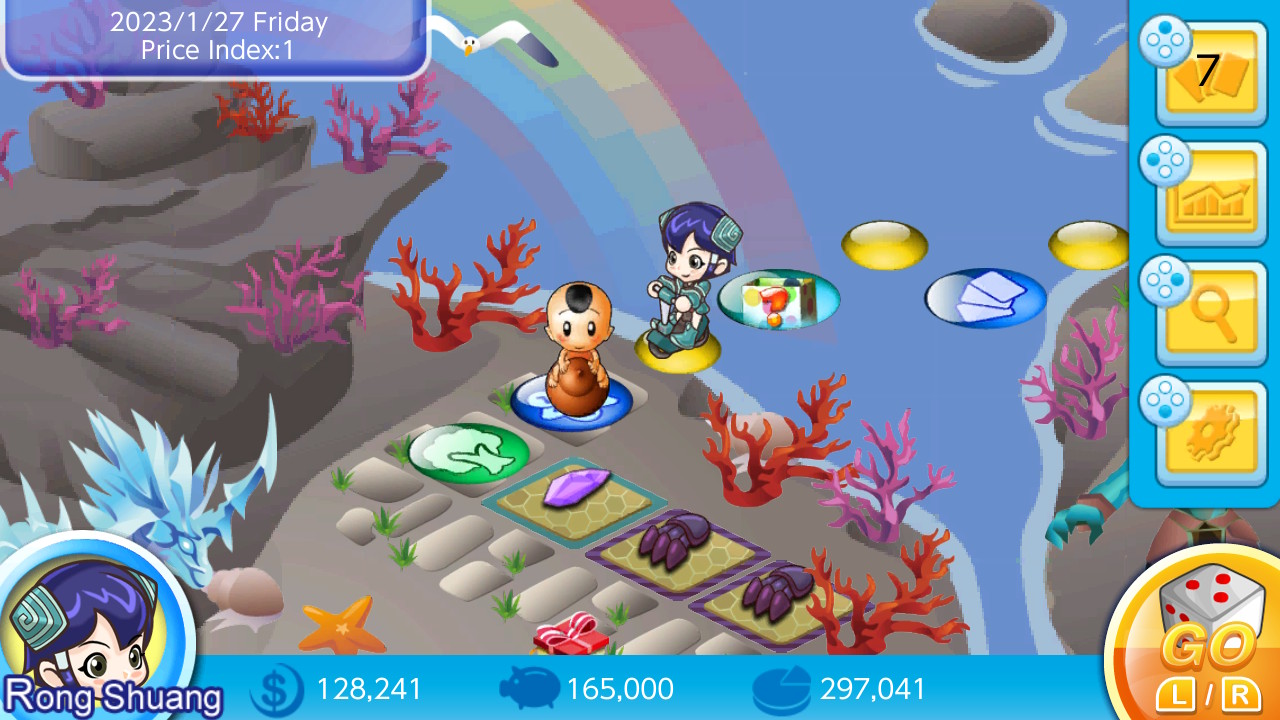Toggle the controller badge on the cards icon
This screenshot has height=720, width=1280.
click(1163, 40)
